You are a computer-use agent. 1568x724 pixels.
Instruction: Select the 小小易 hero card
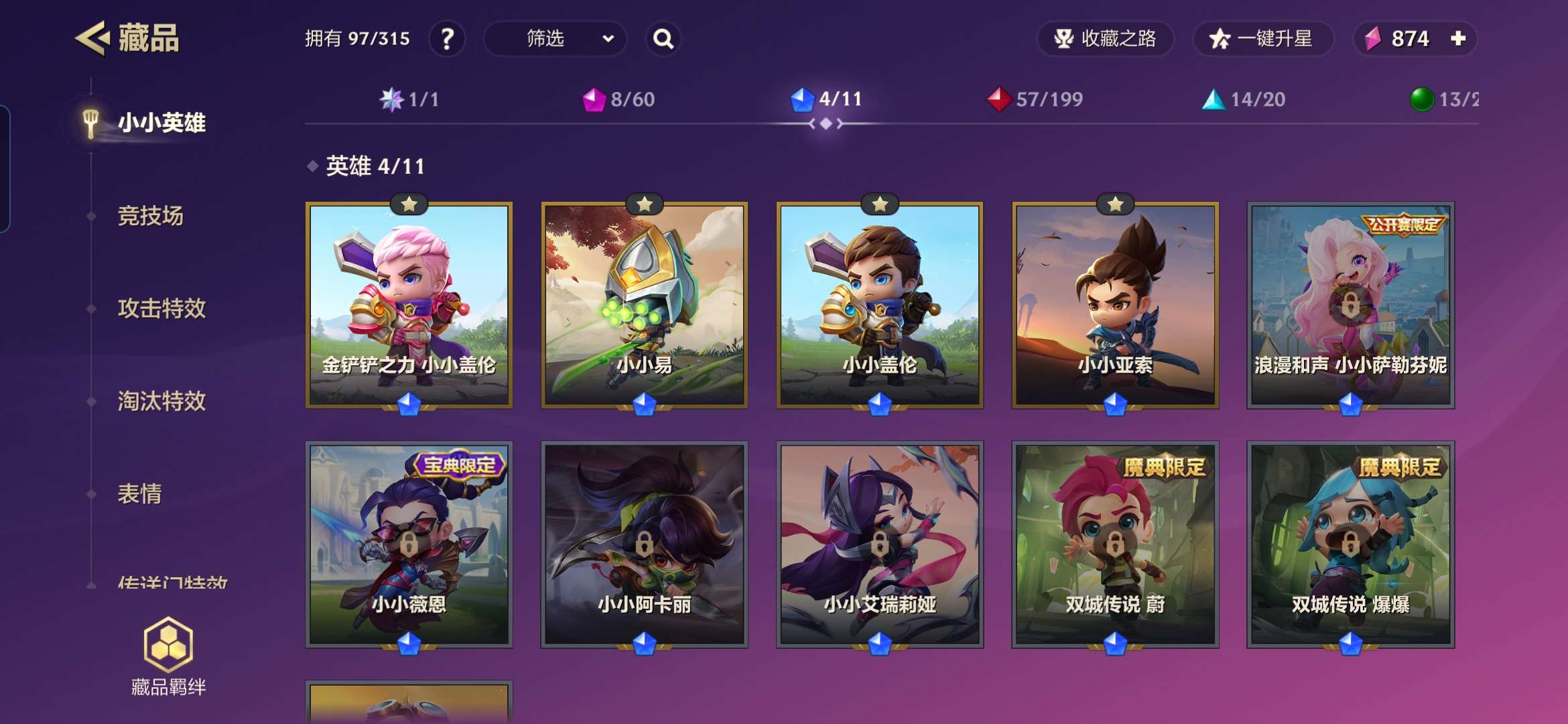tap(644, 305)
